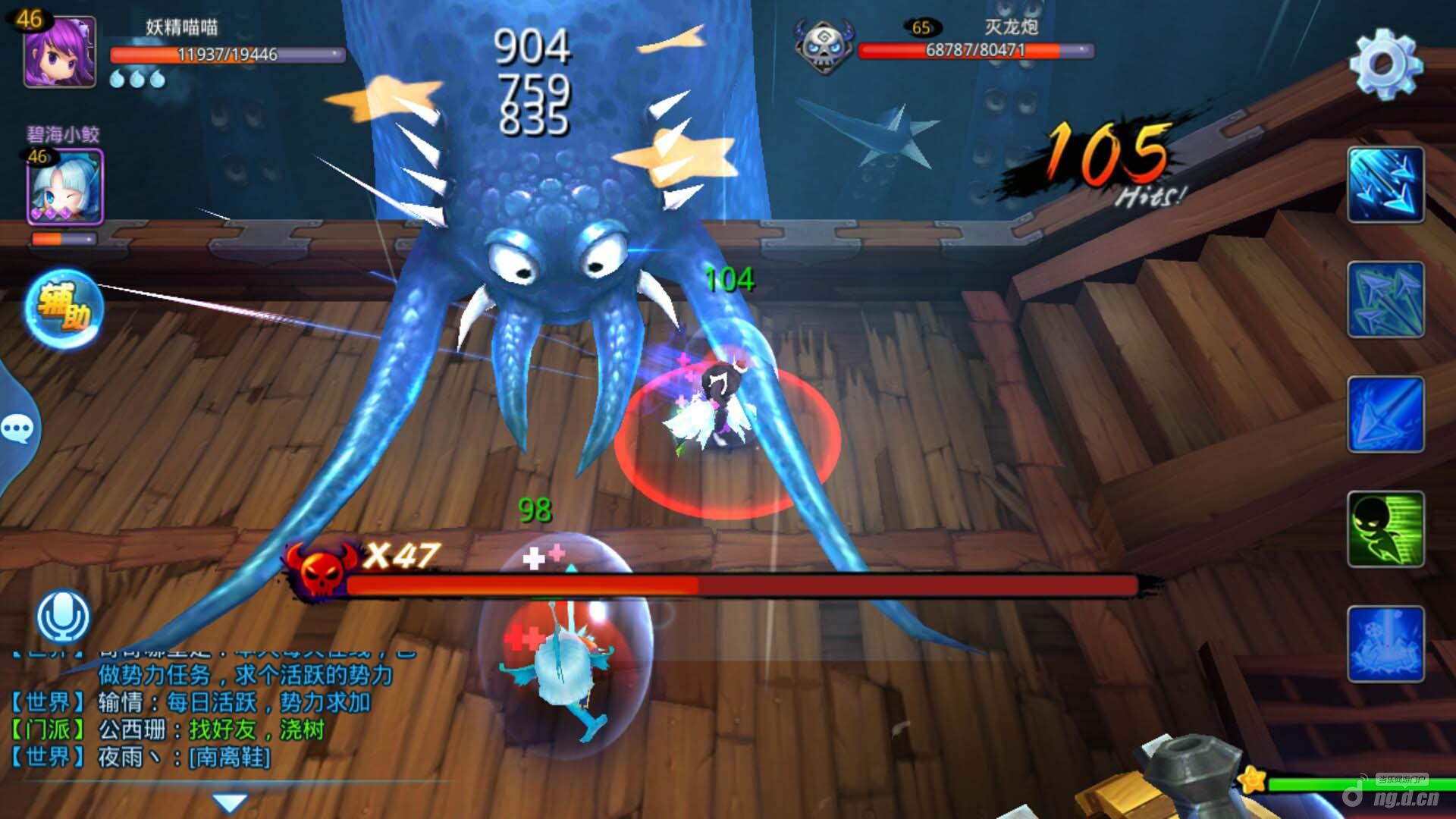Activate the arrow rain skill icon
Image resolution: width=1456 pixels, height=819 pixels.
click(1385, 185)
